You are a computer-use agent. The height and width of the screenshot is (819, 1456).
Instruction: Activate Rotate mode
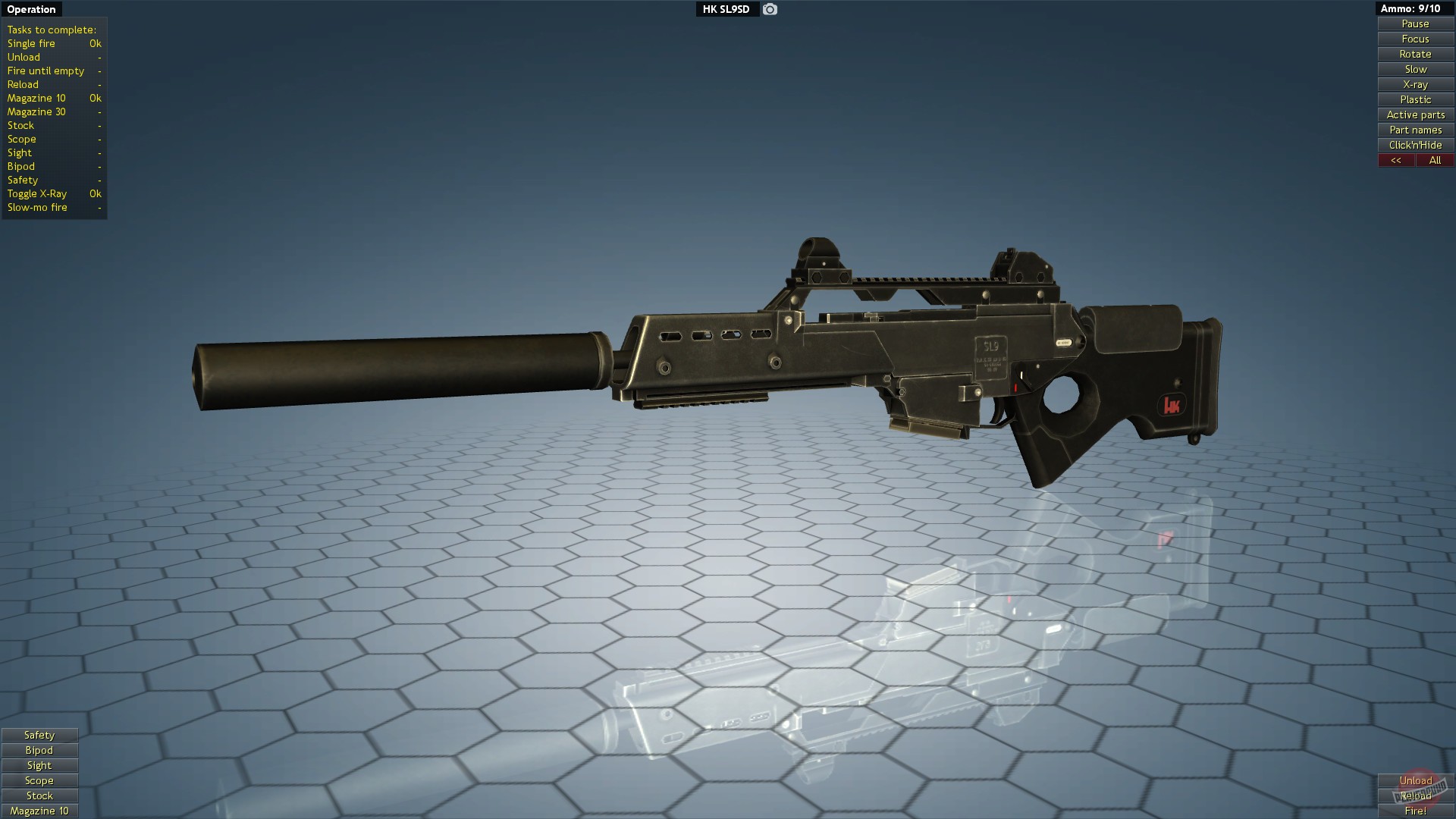tap(1414, 54)
